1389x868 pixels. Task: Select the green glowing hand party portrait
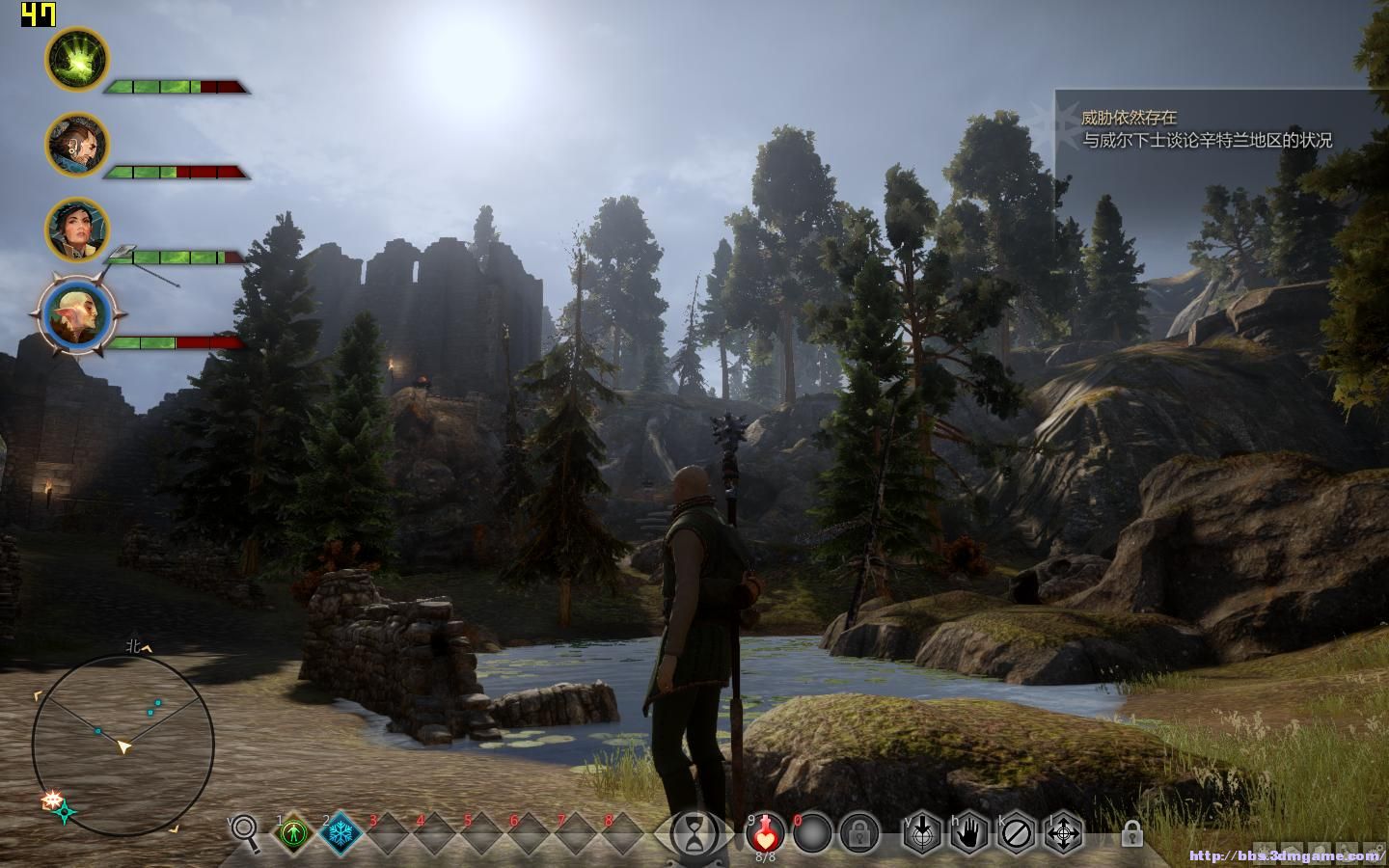77,59
